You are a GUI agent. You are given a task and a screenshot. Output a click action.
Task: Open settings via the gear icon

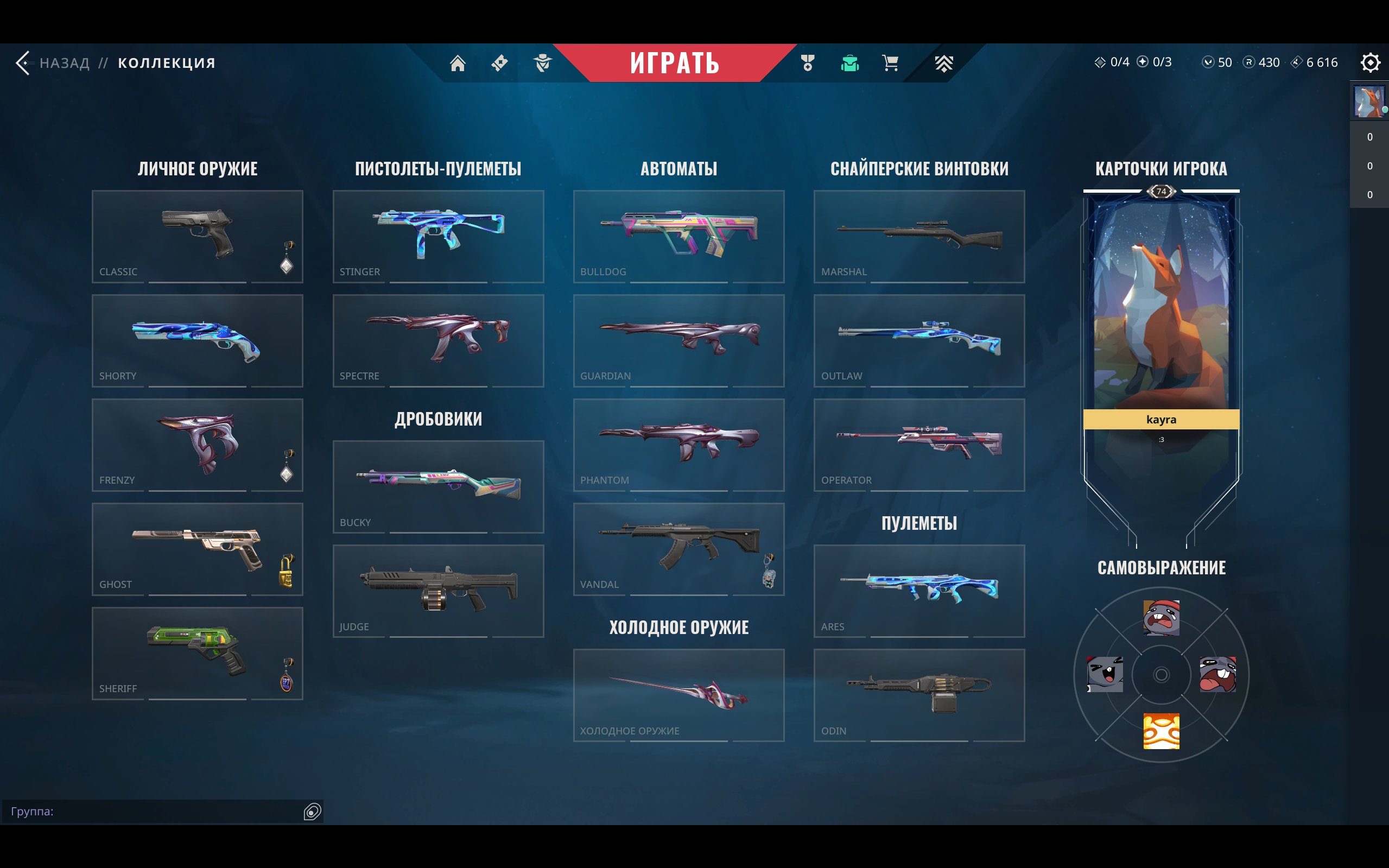coord(1369,62)
